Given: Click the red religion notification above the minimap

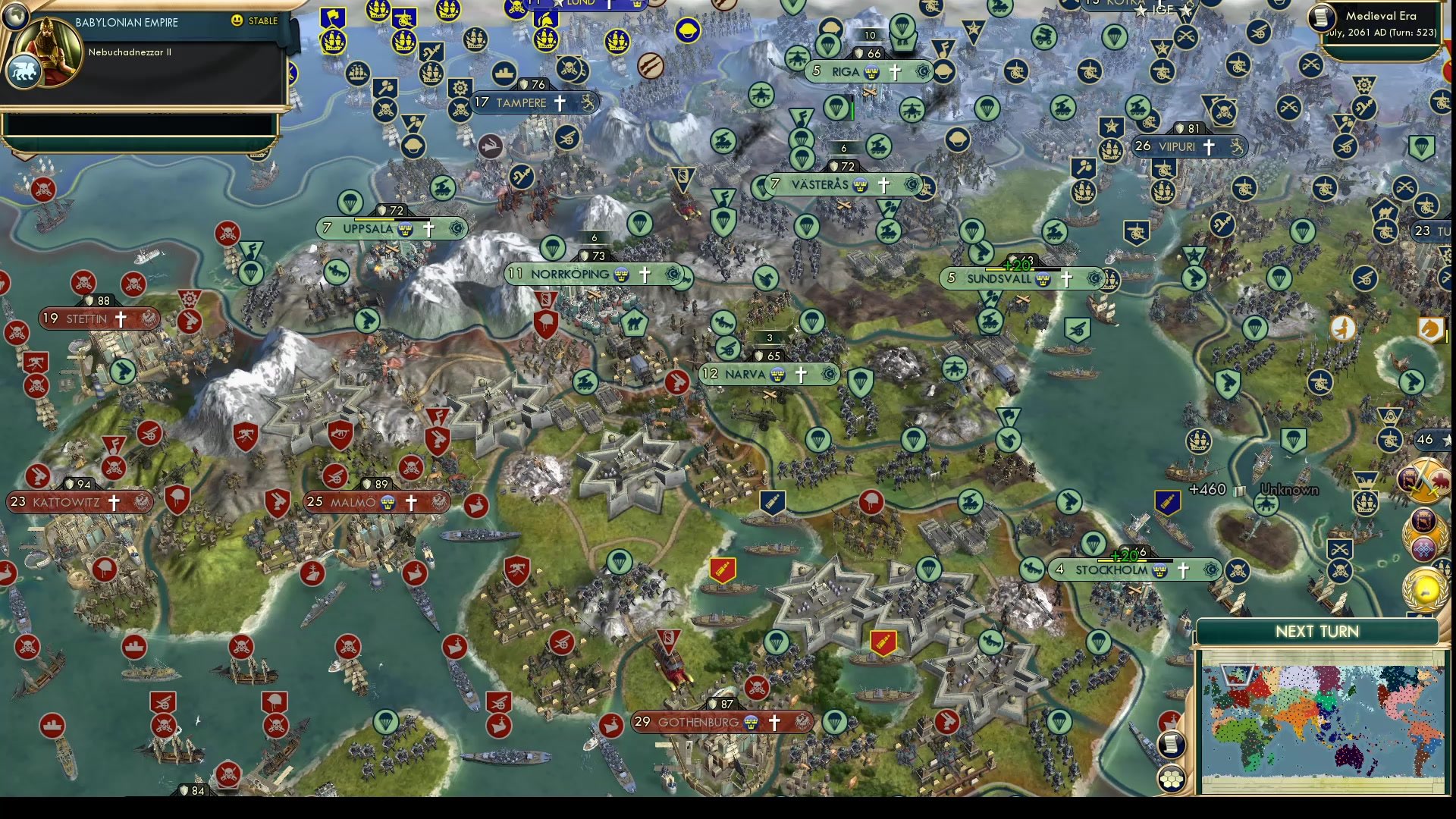Looking at the screenshot, I should (x=1168, y=717).
